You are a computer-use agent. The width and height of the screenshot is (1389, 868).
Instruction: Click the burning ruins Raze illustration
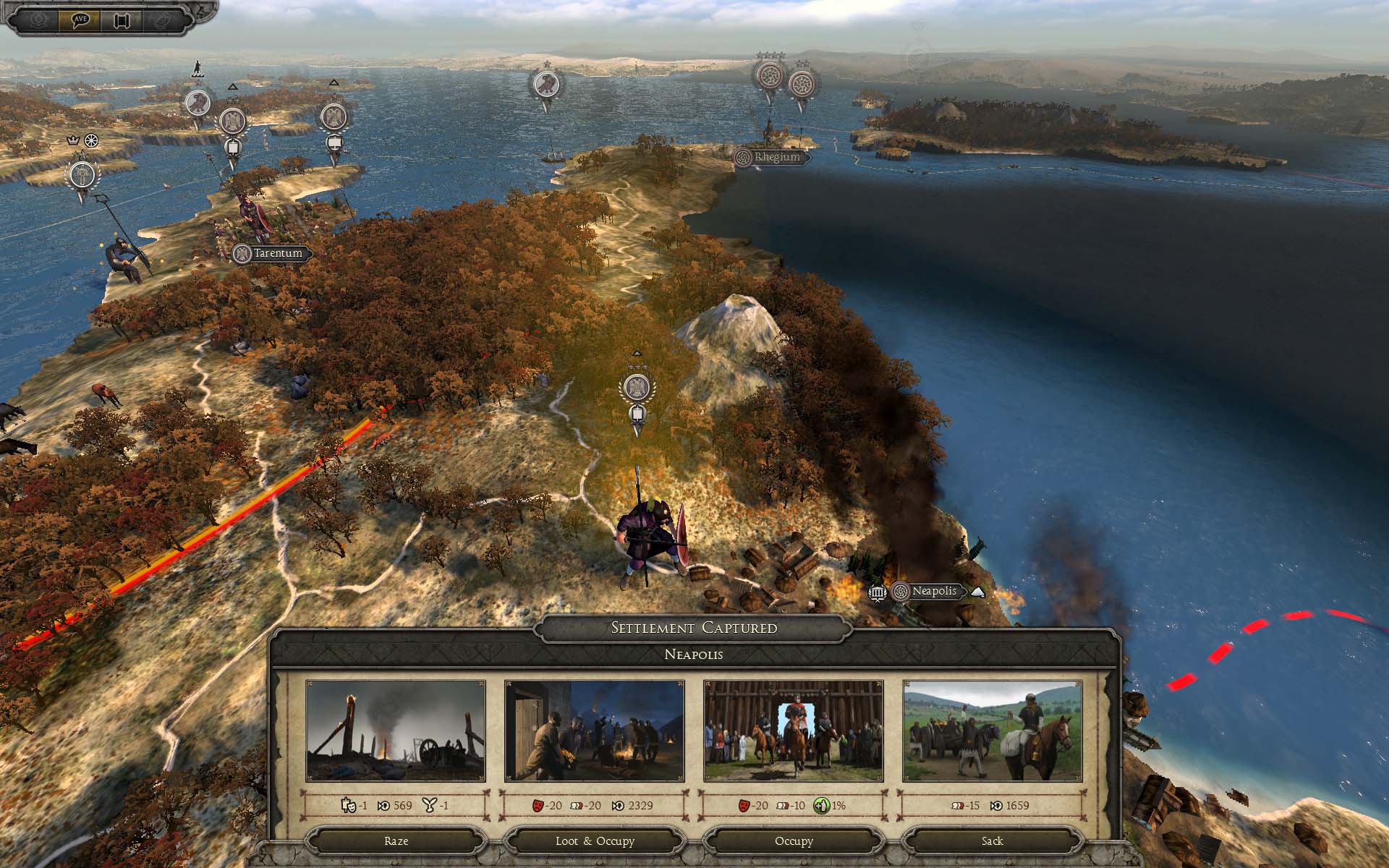396,731
